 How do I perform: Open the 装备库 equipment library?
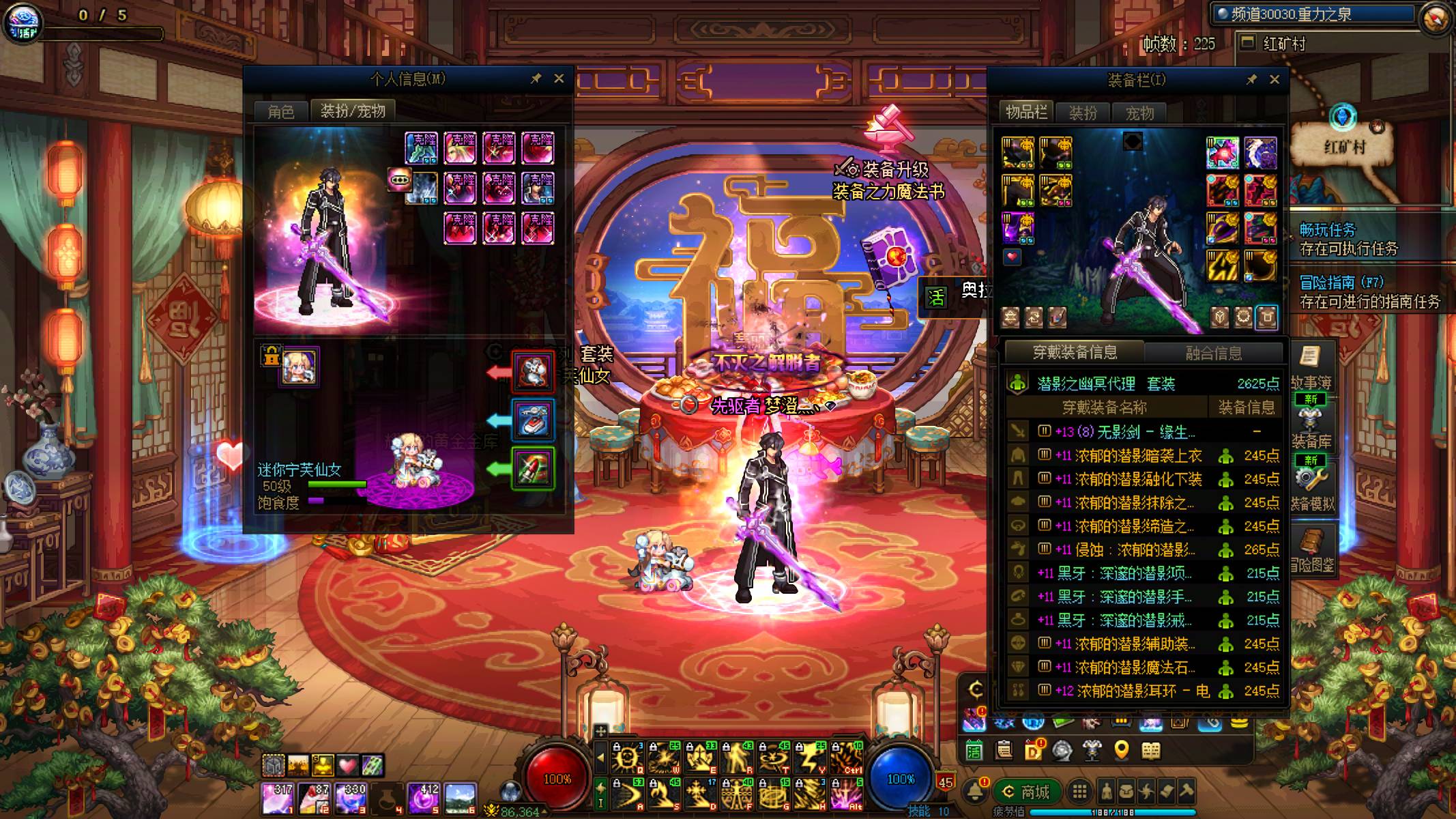(1310, 427)
